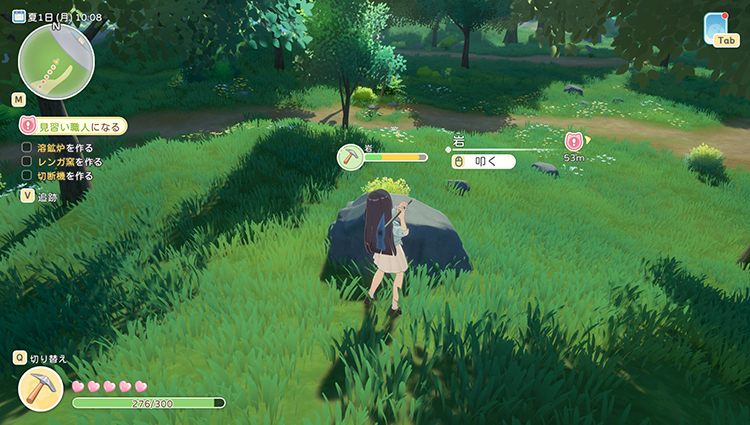The width and height of the screenshot is (750, 425).
Task: Click the calendar icon beside the date
Action: point(18,16)
